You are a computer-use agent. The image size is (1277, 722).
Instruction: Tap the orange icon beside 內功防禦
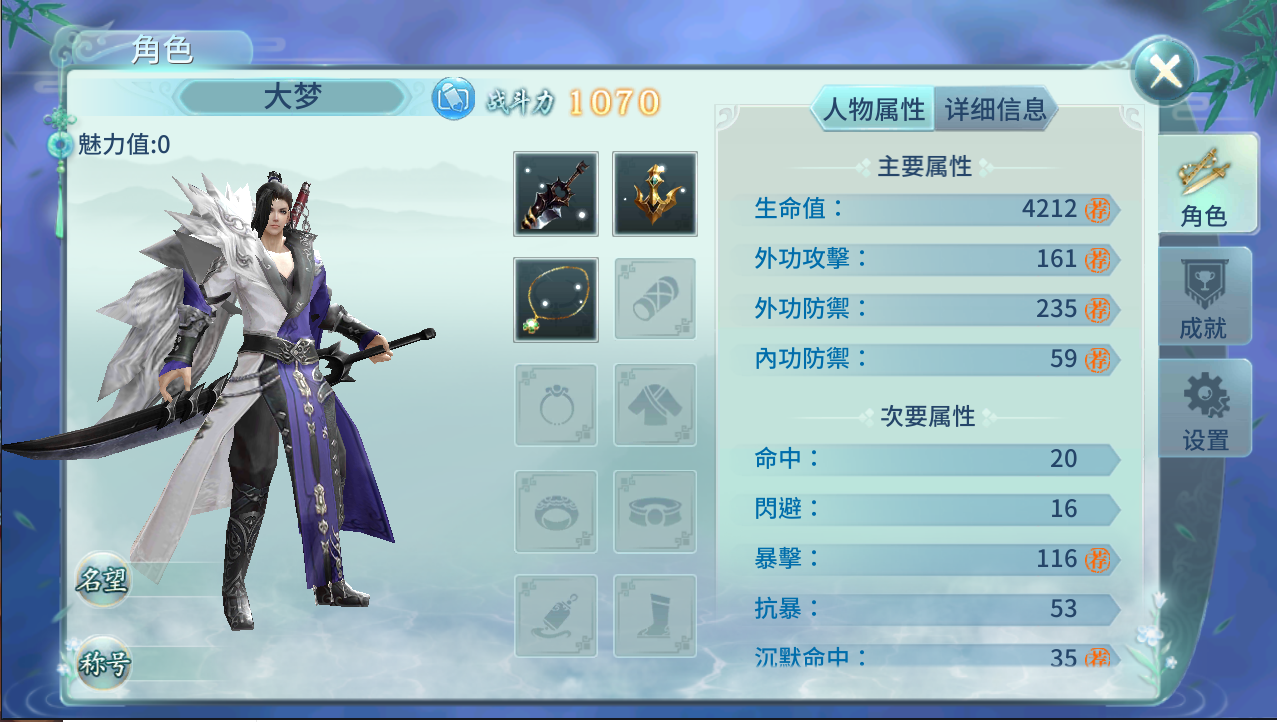click(x=1098, y=359)
